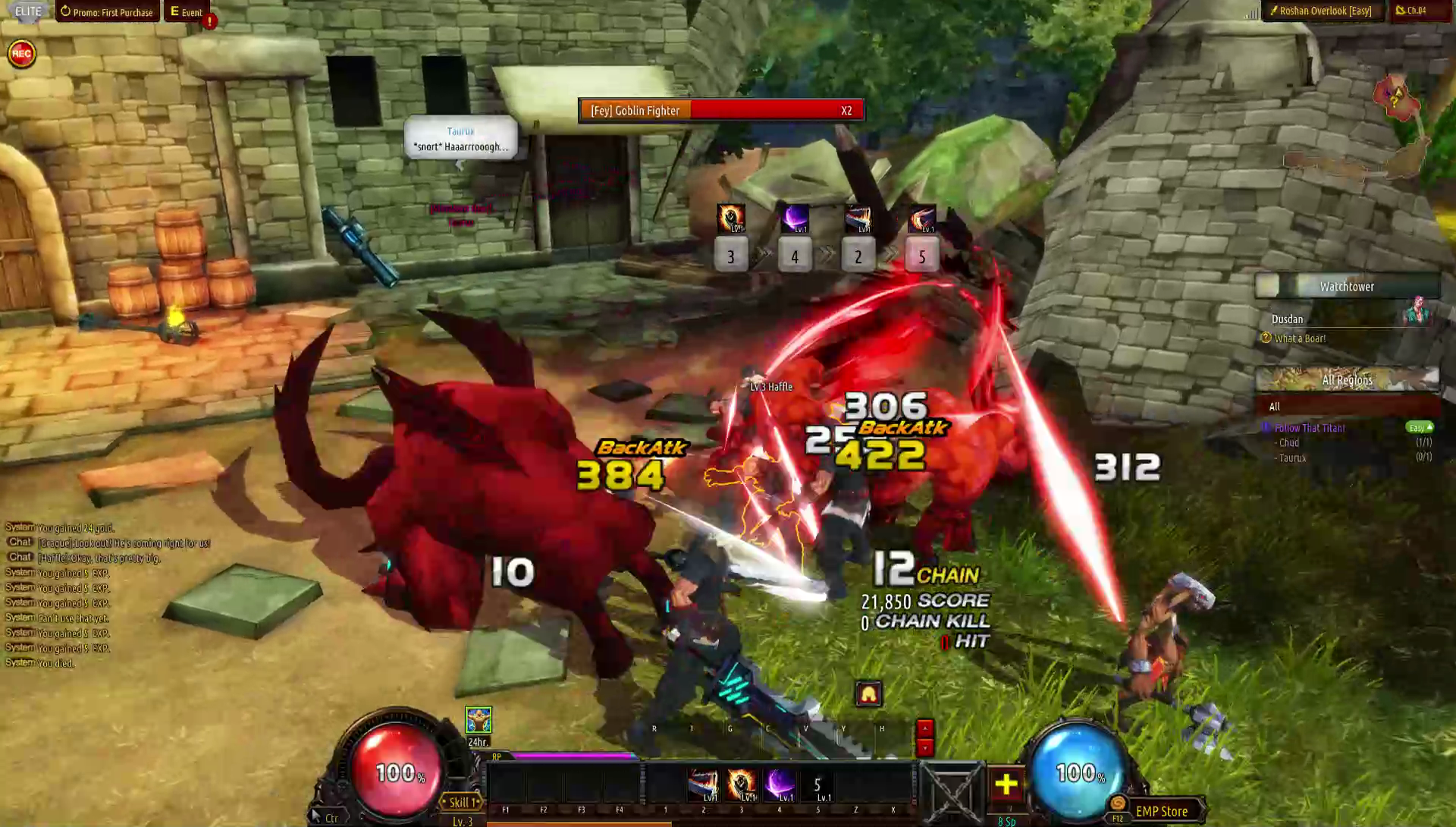This screenshot has height=827, width=1456.
Task: Open the Event menu
Action: [187, 12]
